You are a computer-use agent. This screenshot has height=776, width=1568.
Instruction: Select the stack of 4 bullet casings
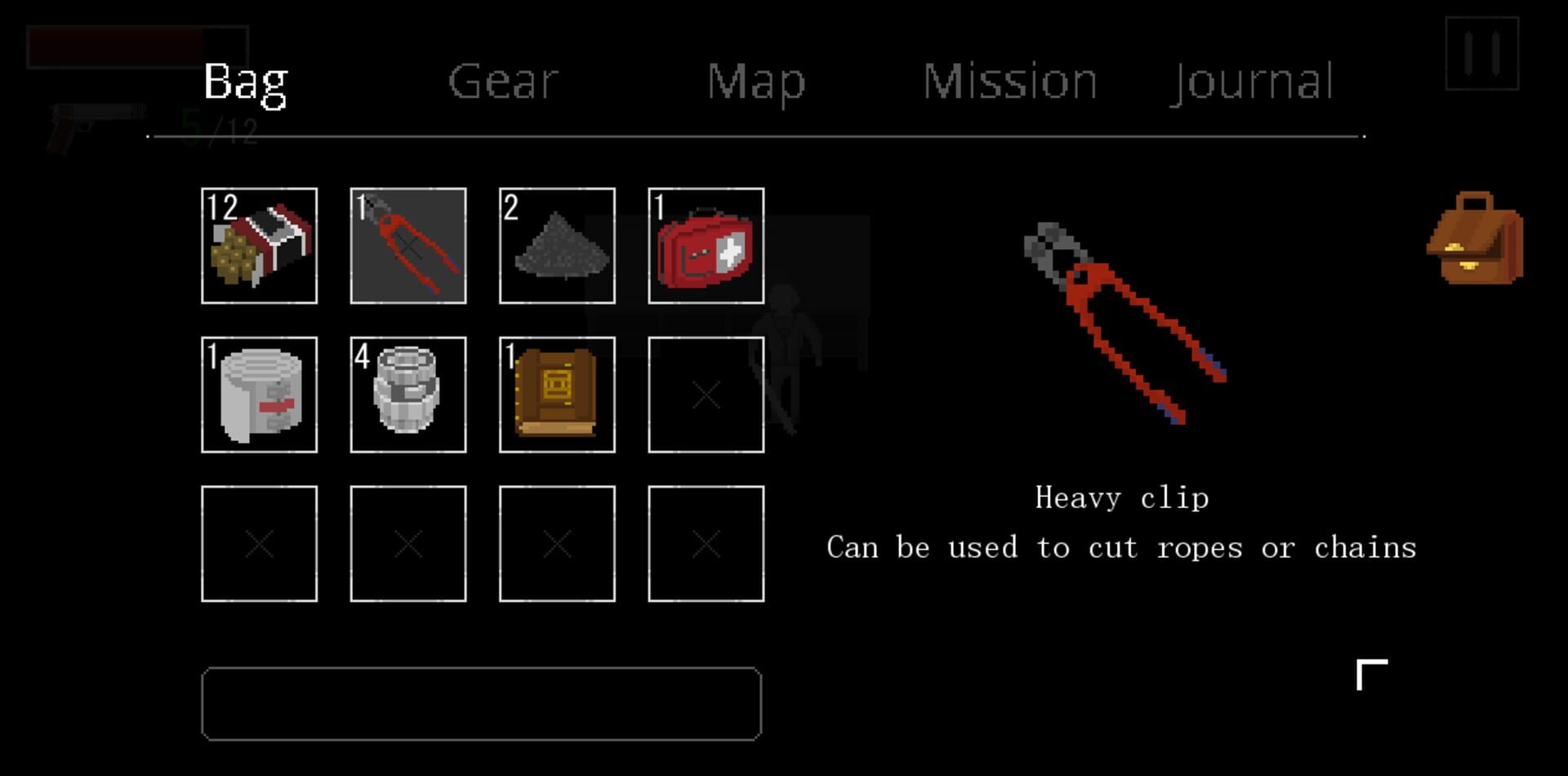point(408,394)
